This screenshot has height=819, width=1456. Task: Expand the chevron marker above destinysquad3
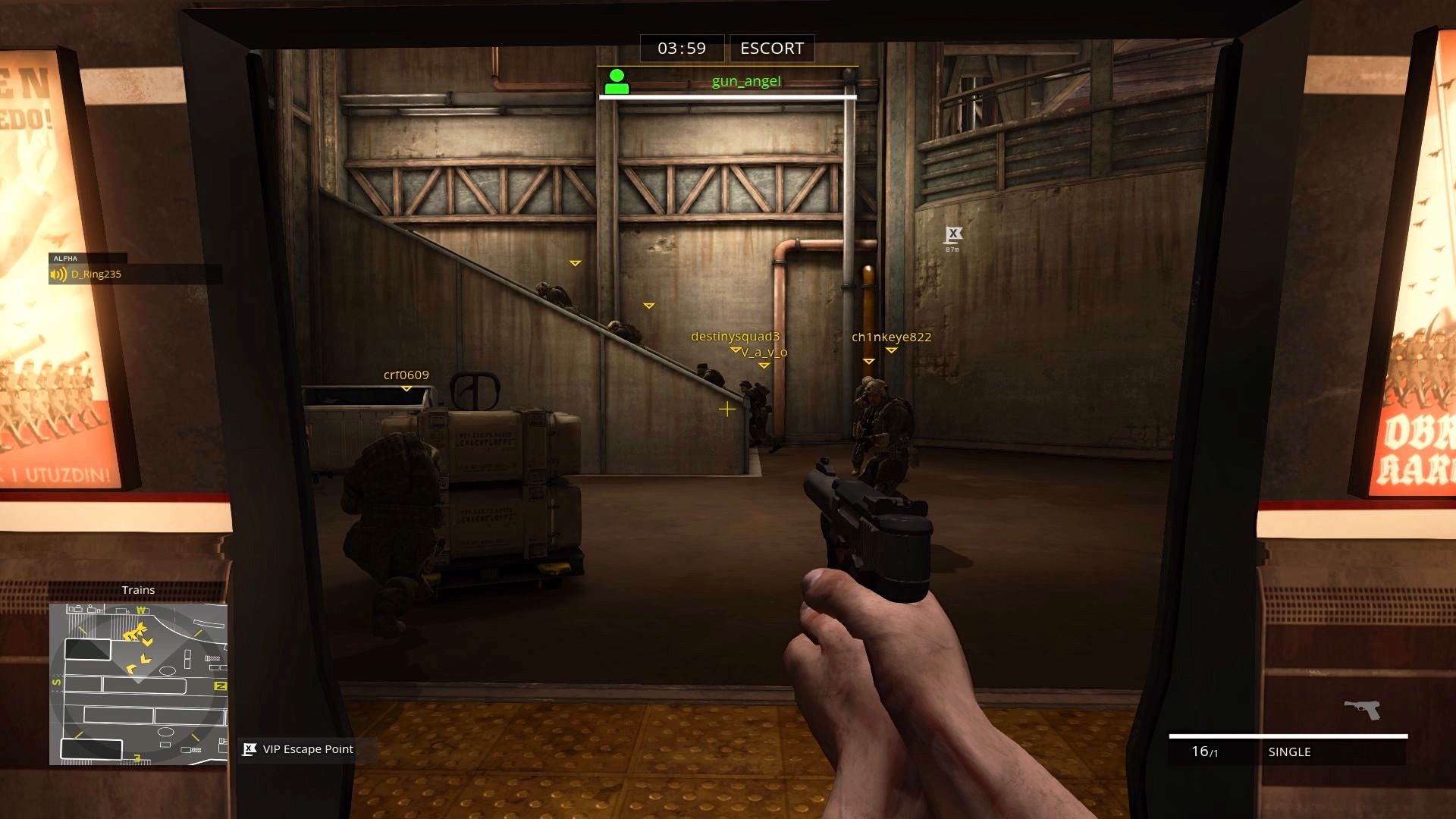coord(735,350)
